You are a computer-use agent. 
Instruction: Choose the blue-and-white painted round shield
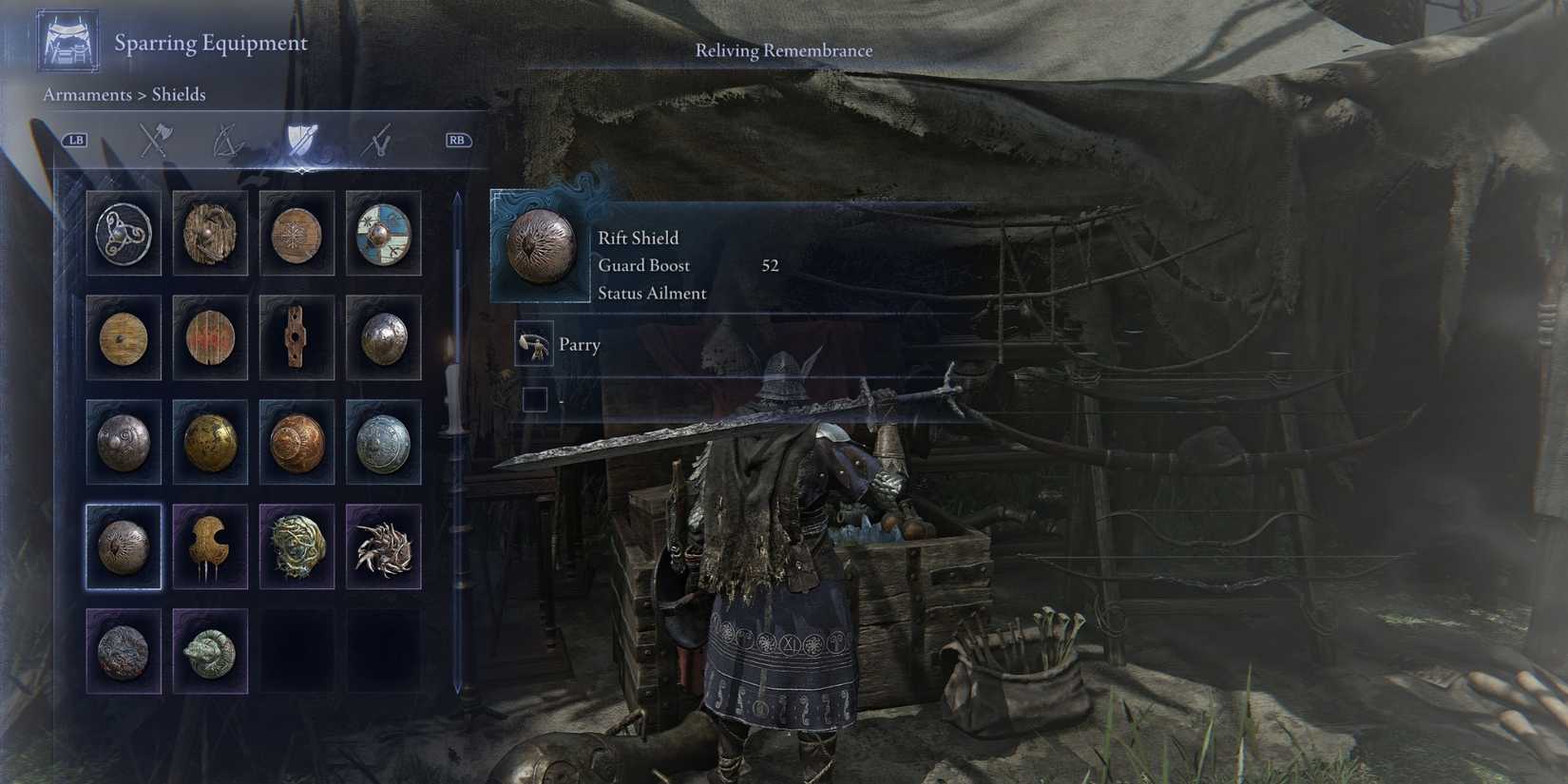coord(383,234)
